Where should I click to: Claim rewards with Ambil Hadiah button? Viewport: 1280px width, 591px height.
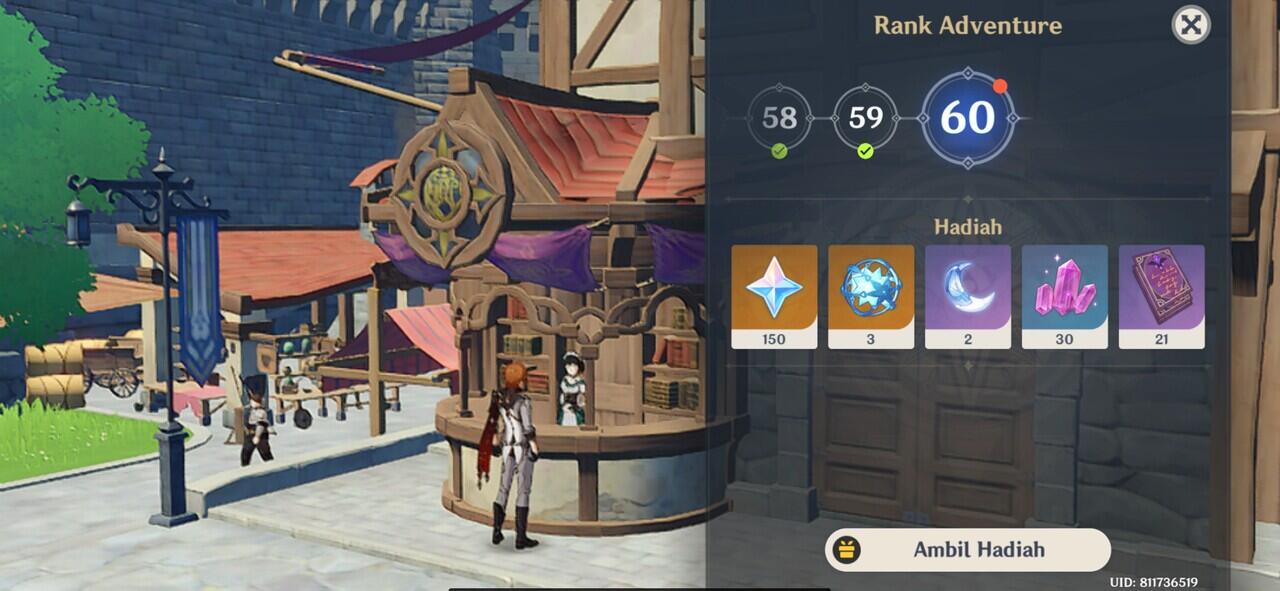tap(967, 549)
